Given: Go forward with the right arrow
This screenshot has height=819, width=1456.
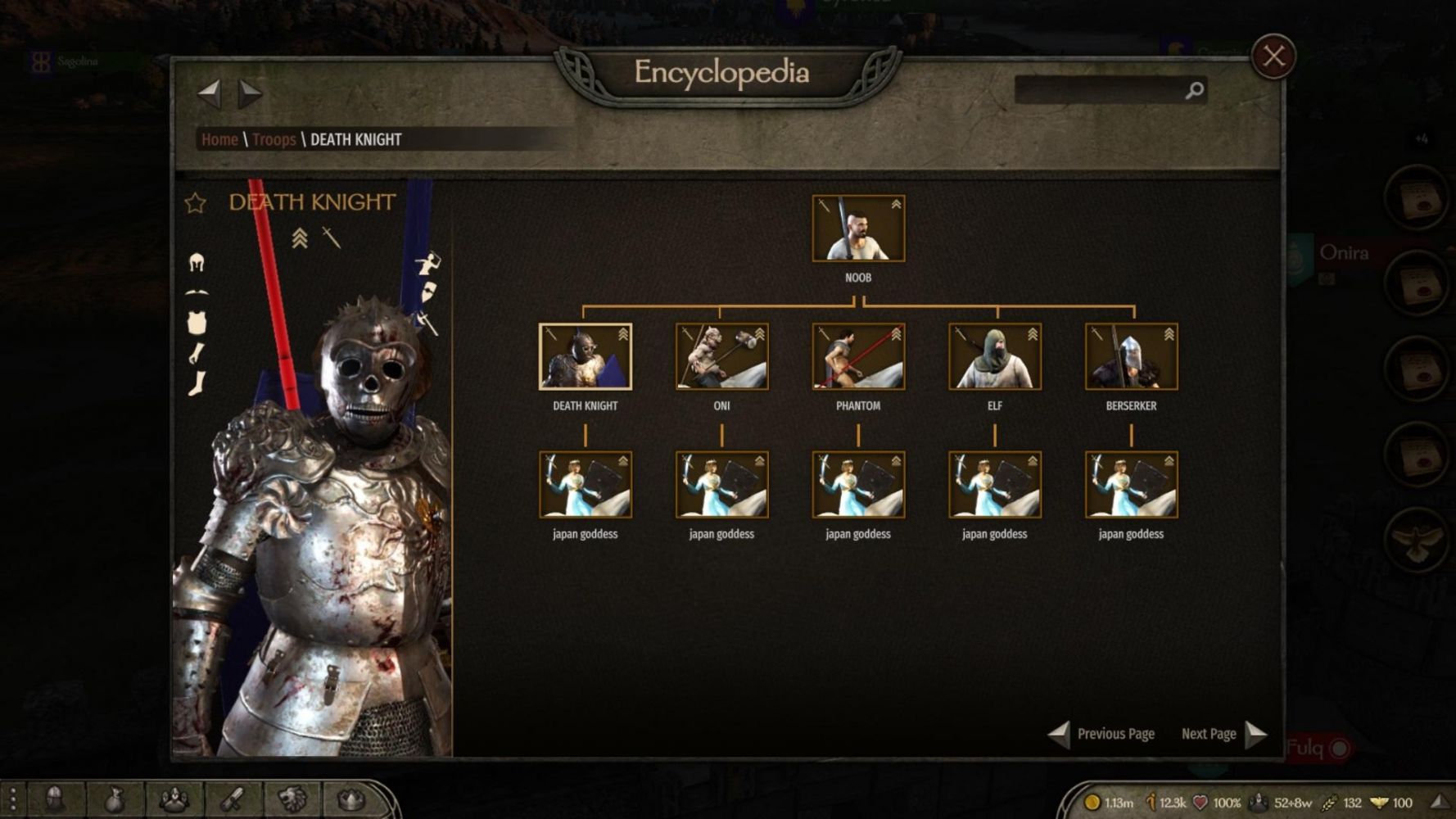Looking at the screenshot, I should tap(250, 93).
